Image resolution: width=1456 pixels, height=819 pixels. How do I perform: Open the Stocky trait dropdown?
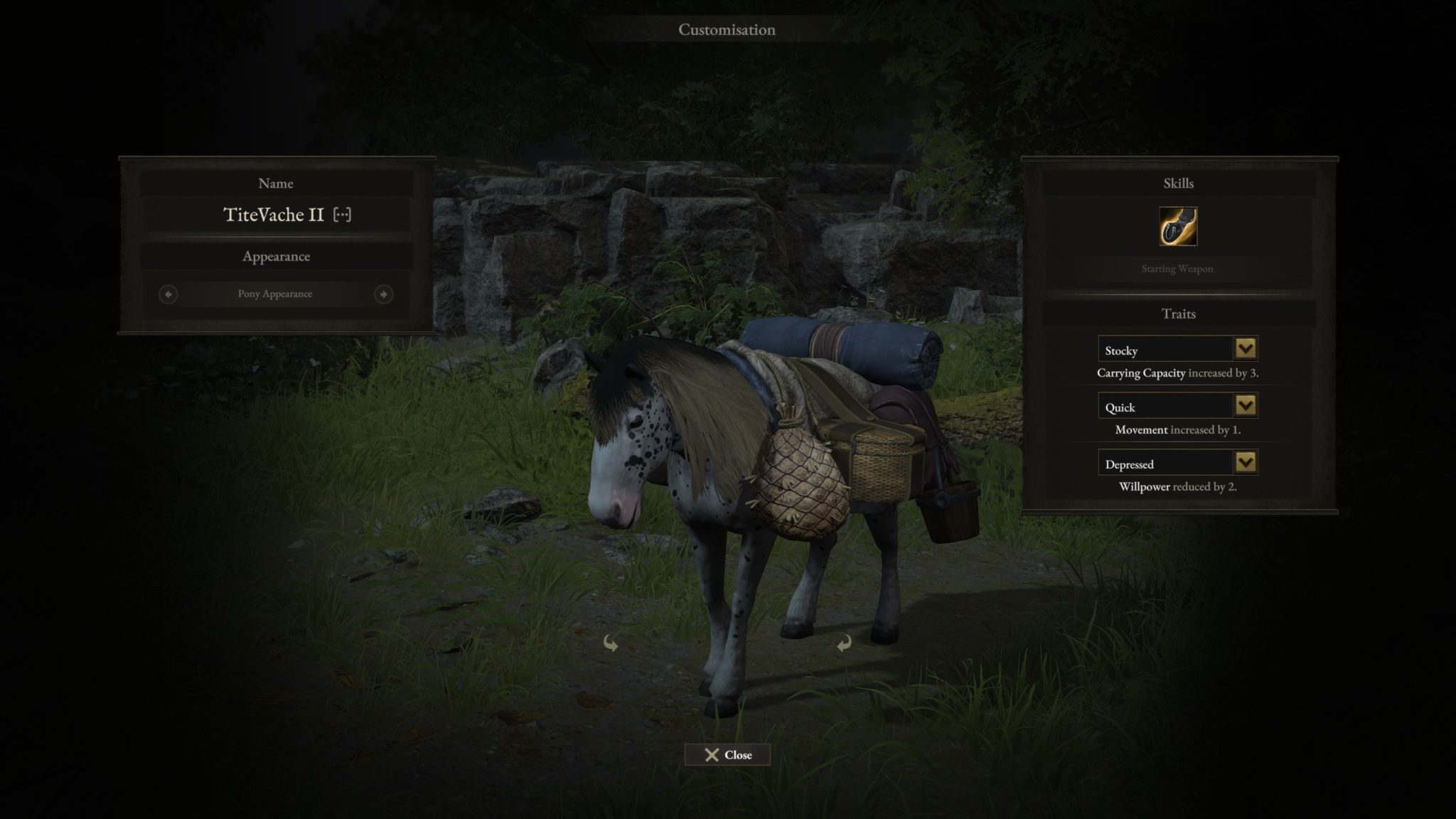tap(1245, 349)
